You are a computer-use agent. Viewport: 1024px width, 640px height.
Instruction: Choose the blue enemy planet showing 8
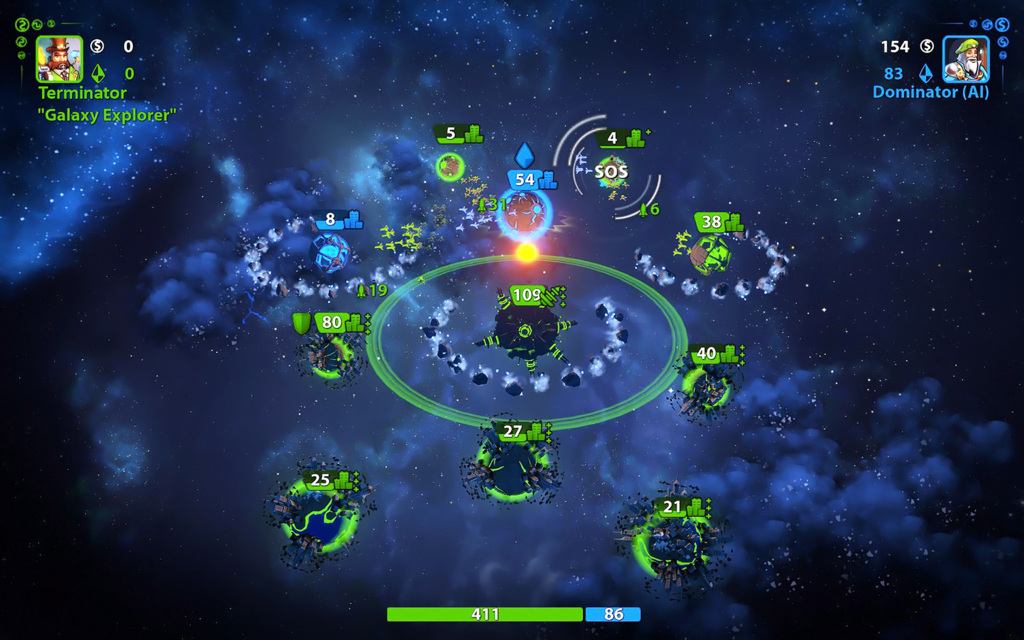click(x=332, y=252)
